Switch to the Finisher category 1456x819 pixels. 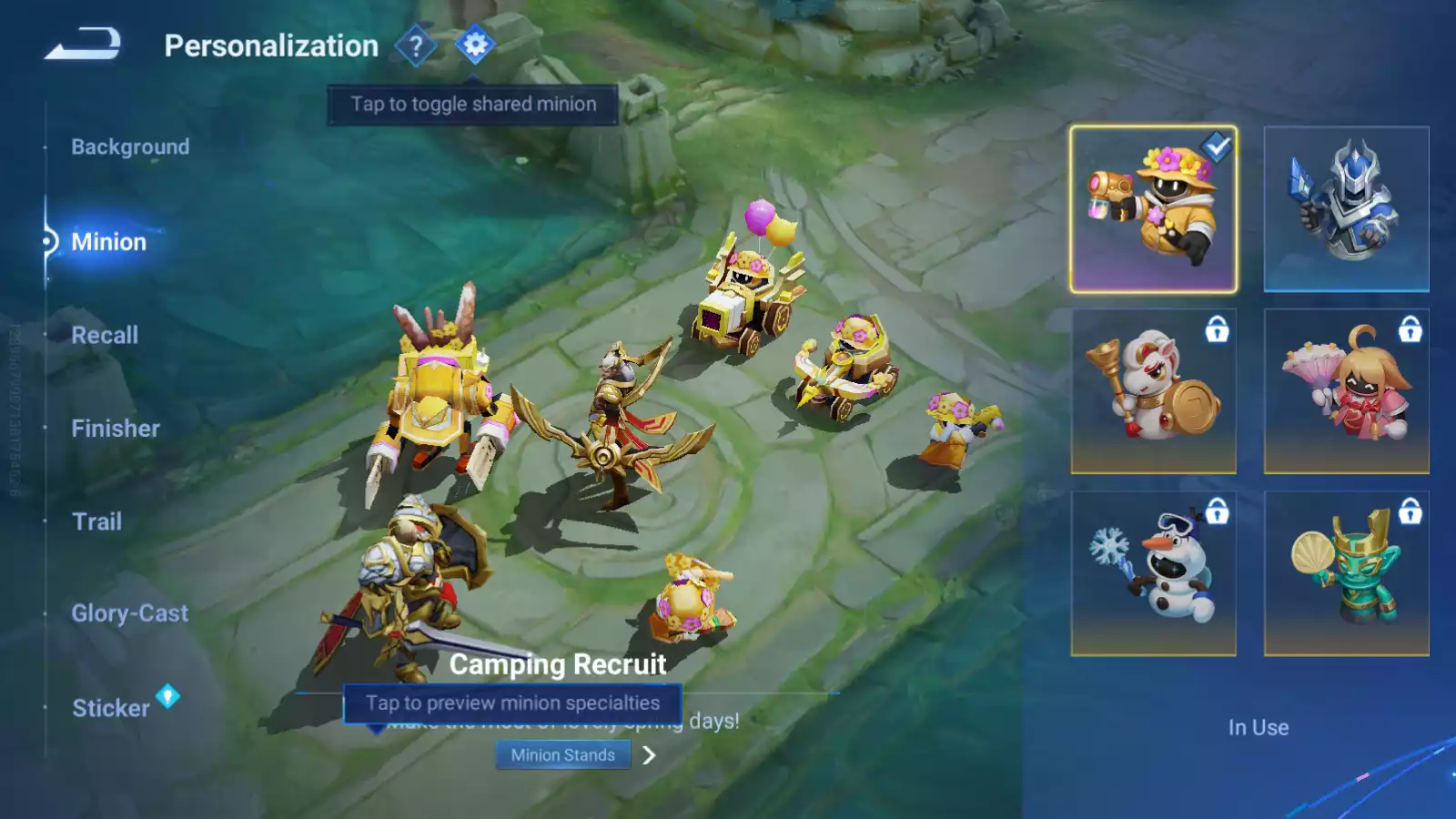pyautogui.click(x=116, y=428)
